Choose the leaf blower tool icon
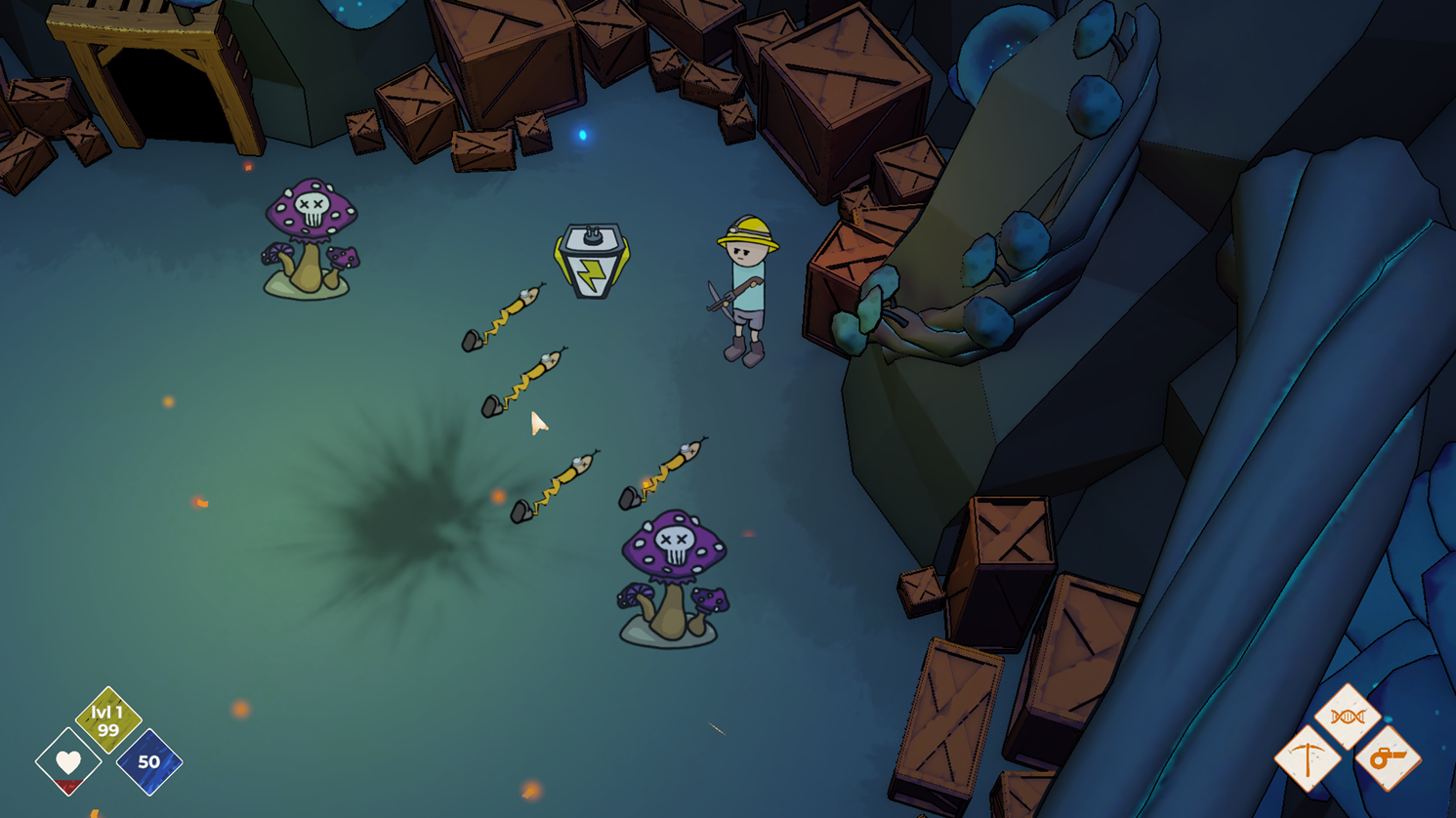Screen dimensions: 1456x818 (1388, 757)
